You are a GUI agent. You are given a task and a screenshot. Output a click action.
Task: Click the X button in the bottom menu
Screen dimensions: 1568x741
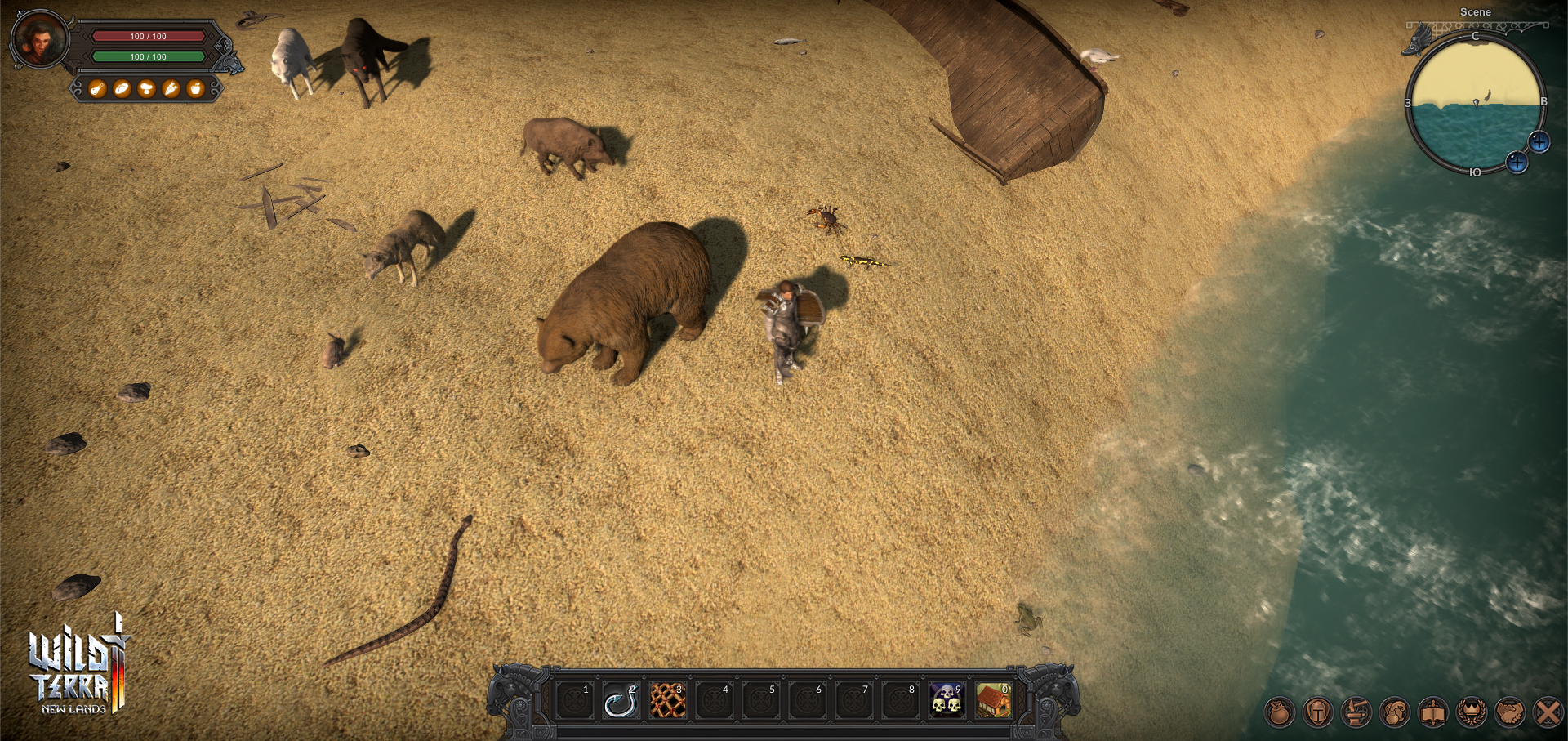pos(1548,712)
